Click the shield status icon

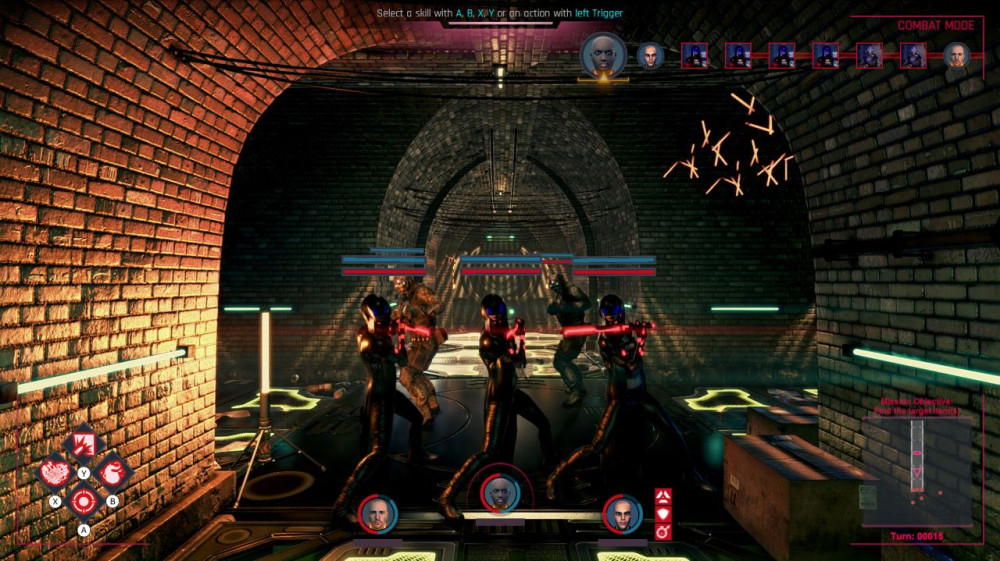(x=663, y=513)
